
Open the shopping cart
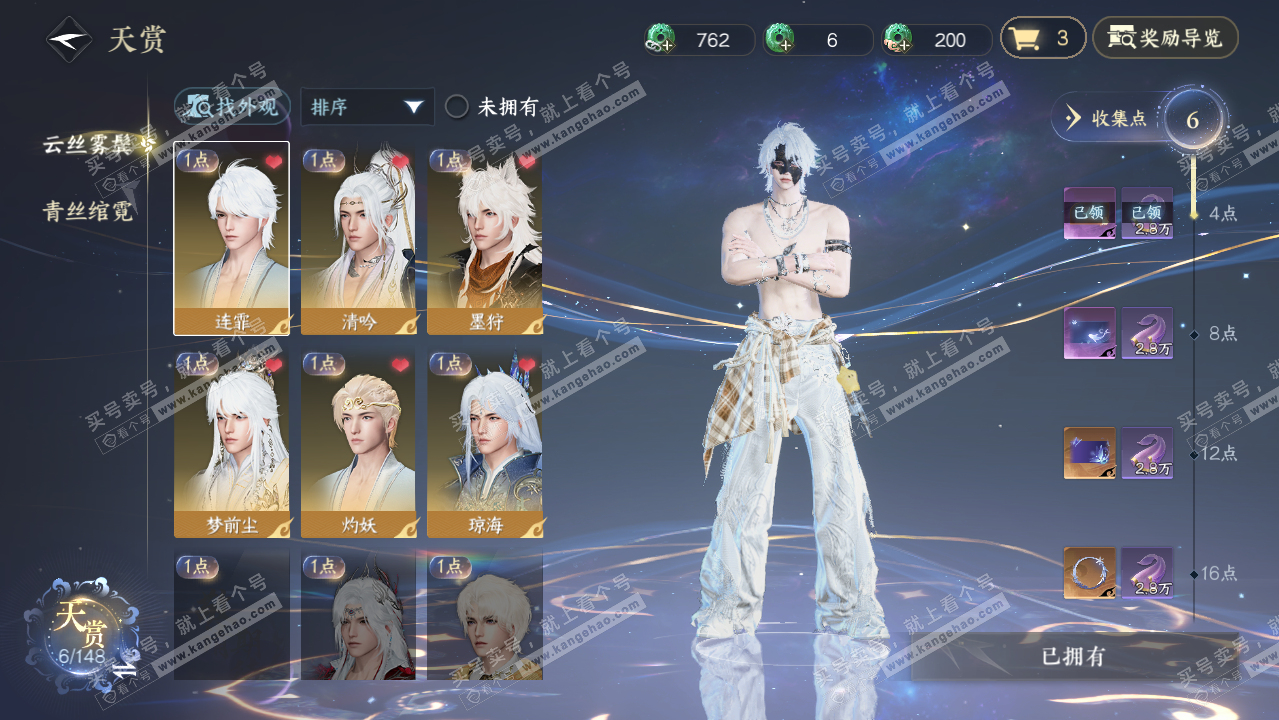pos(1042,39)
